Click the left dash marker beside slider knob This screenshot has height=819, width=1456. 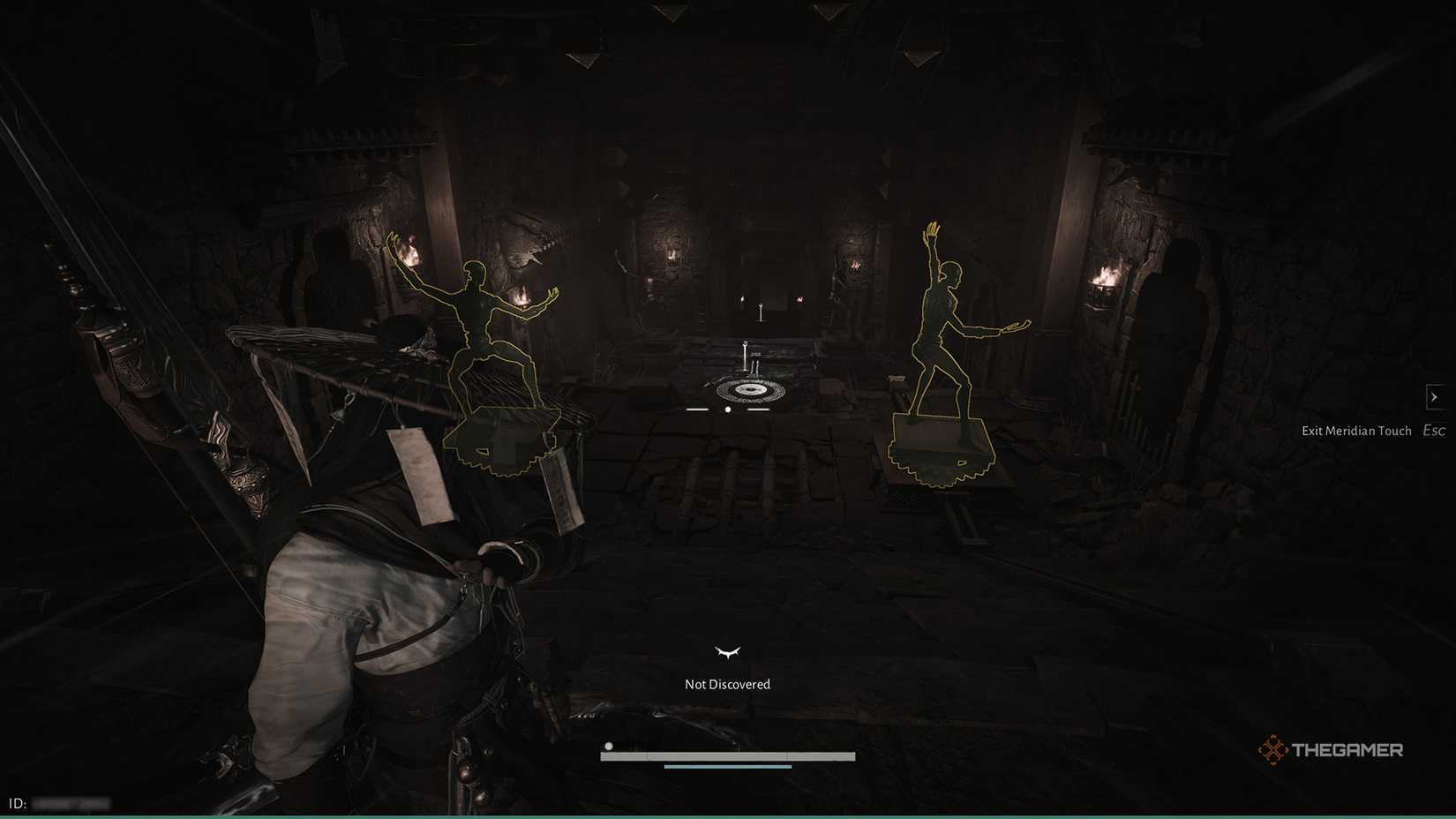(696, 409)
